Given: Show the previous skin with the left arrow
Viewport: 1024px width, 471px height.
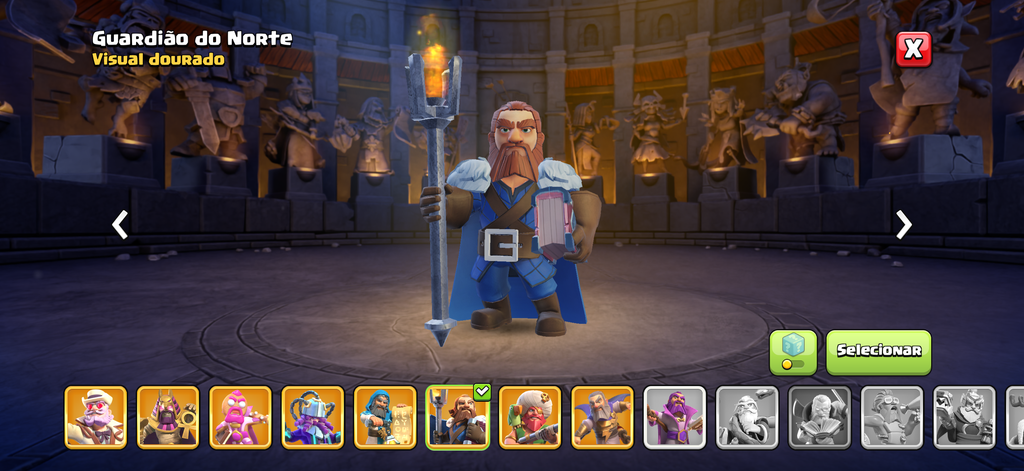Looking at the screenshot, I should (120, 225).
